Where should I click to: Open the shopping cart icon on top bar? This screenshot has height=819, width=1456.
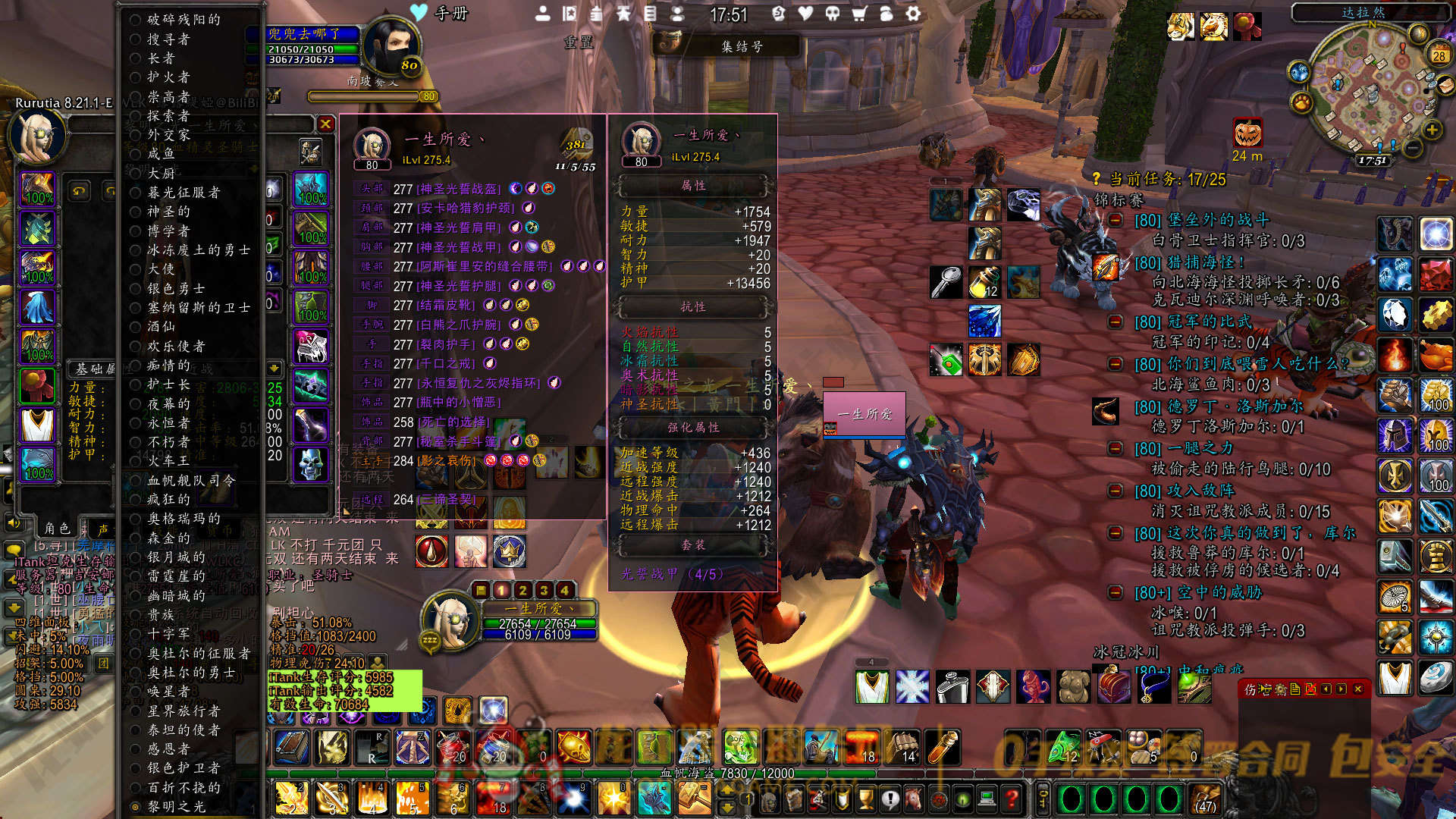click(x=859, y=14)
